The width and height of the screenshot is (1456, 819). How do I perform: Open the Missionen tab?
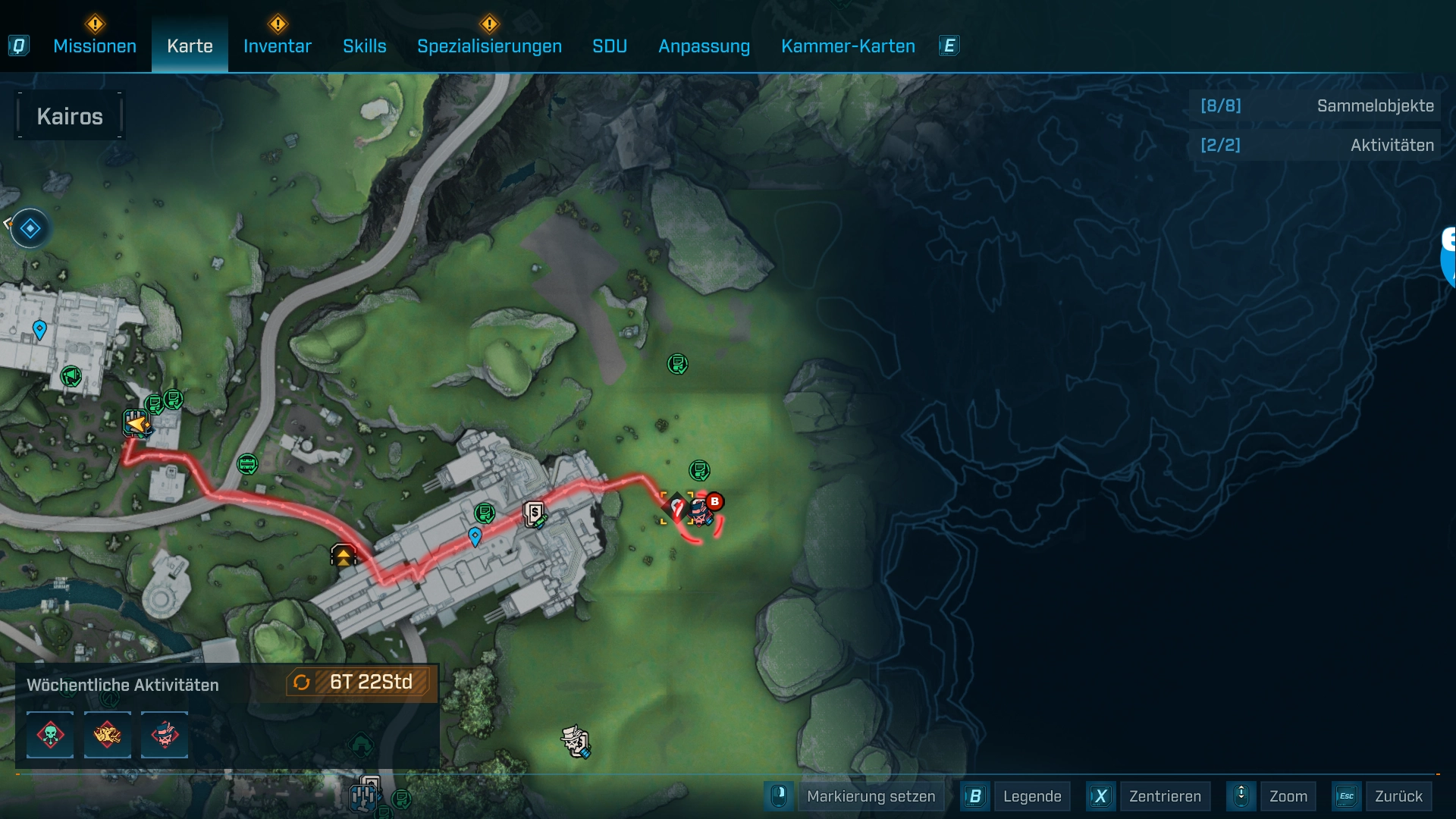(x=95, y=46)
